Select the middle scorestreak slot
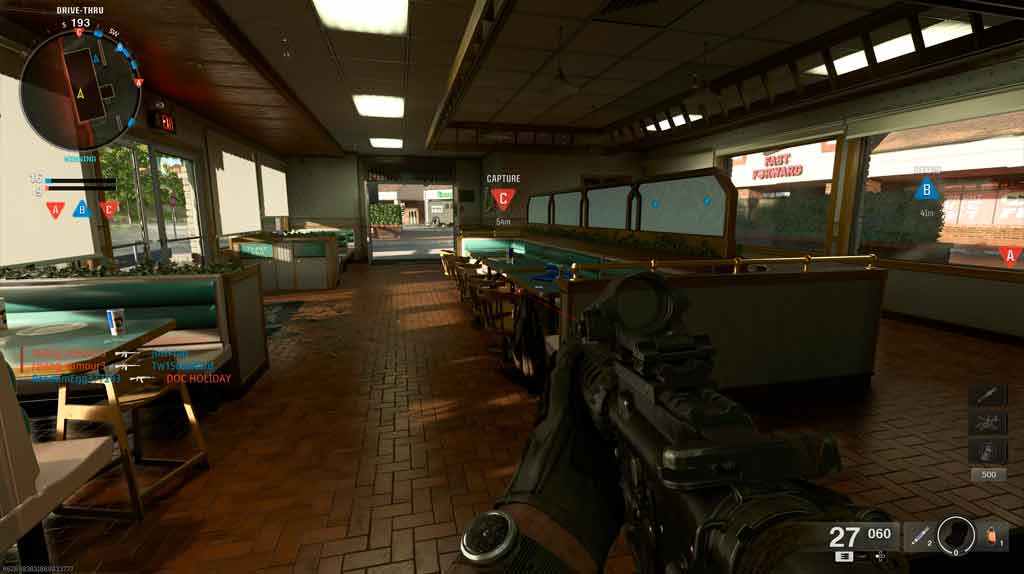This screenshot has height=574, width=1024. [987, 423]
